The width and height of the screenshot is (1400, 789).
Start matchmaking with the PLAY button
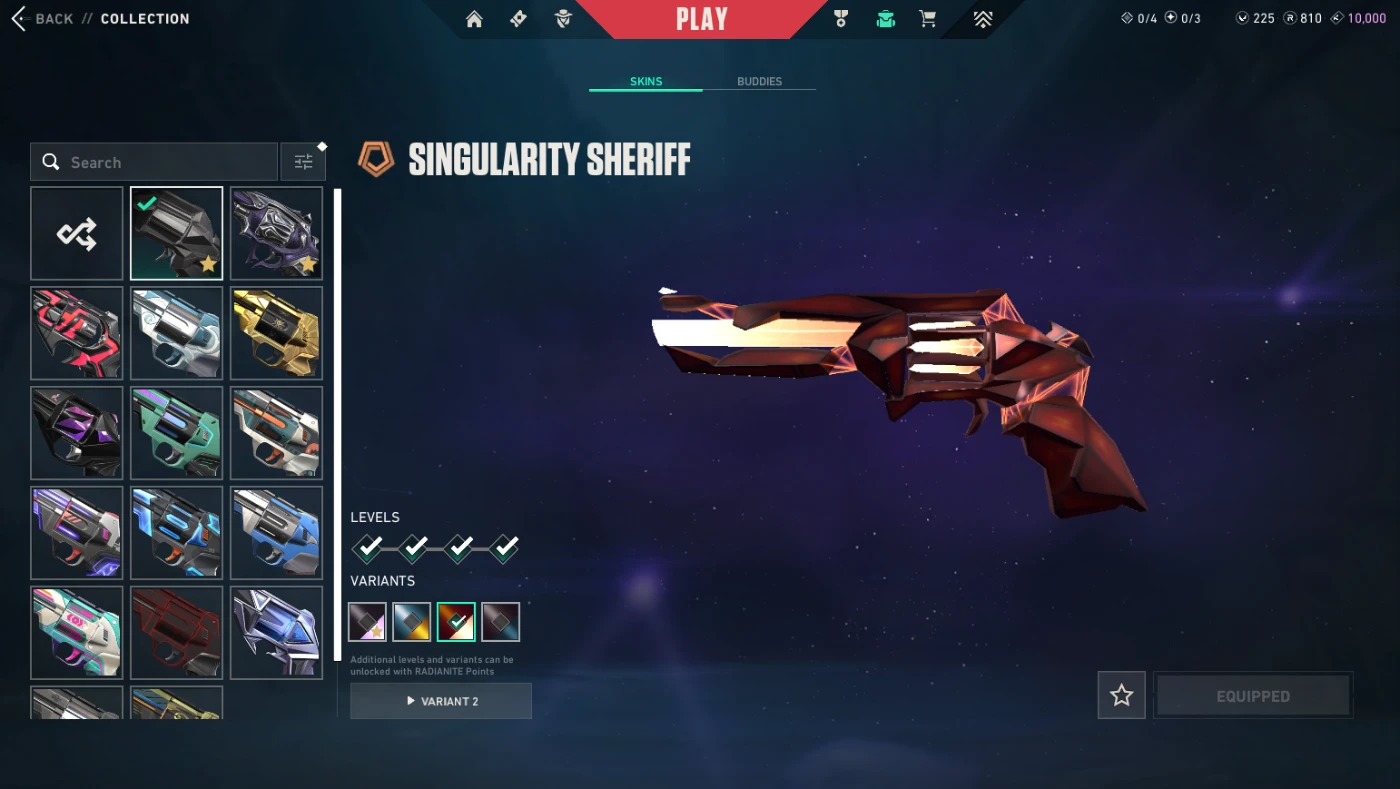701,19
